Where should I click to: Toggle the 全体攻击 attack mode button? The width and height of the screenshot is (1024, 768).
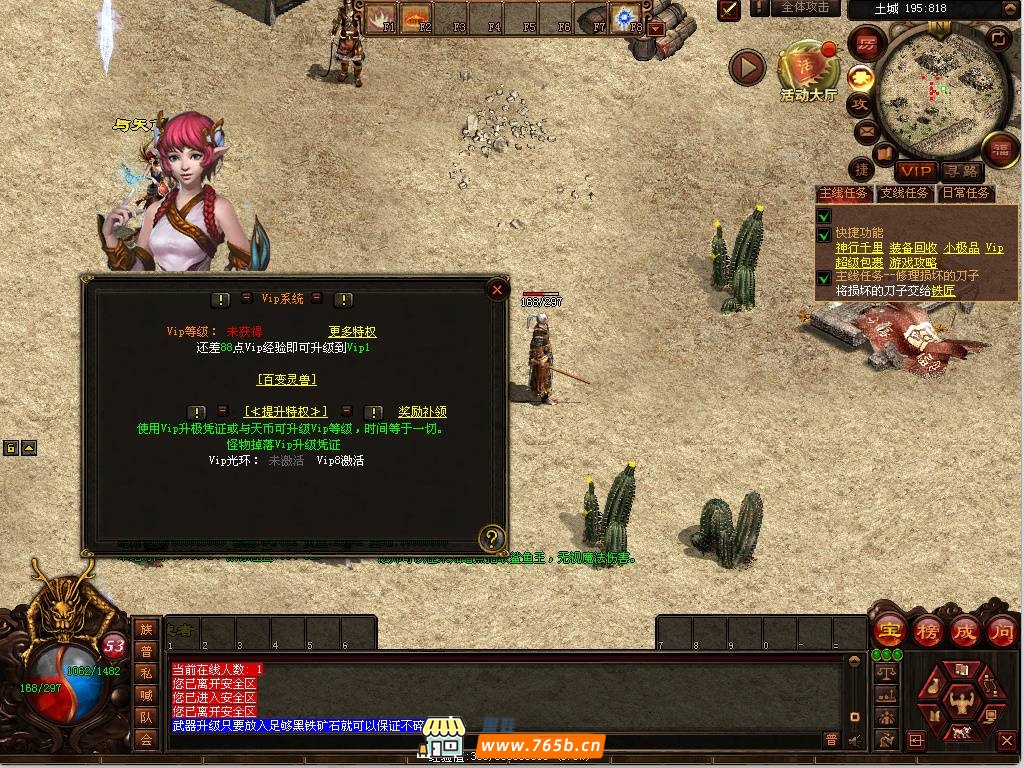point(804,8)
